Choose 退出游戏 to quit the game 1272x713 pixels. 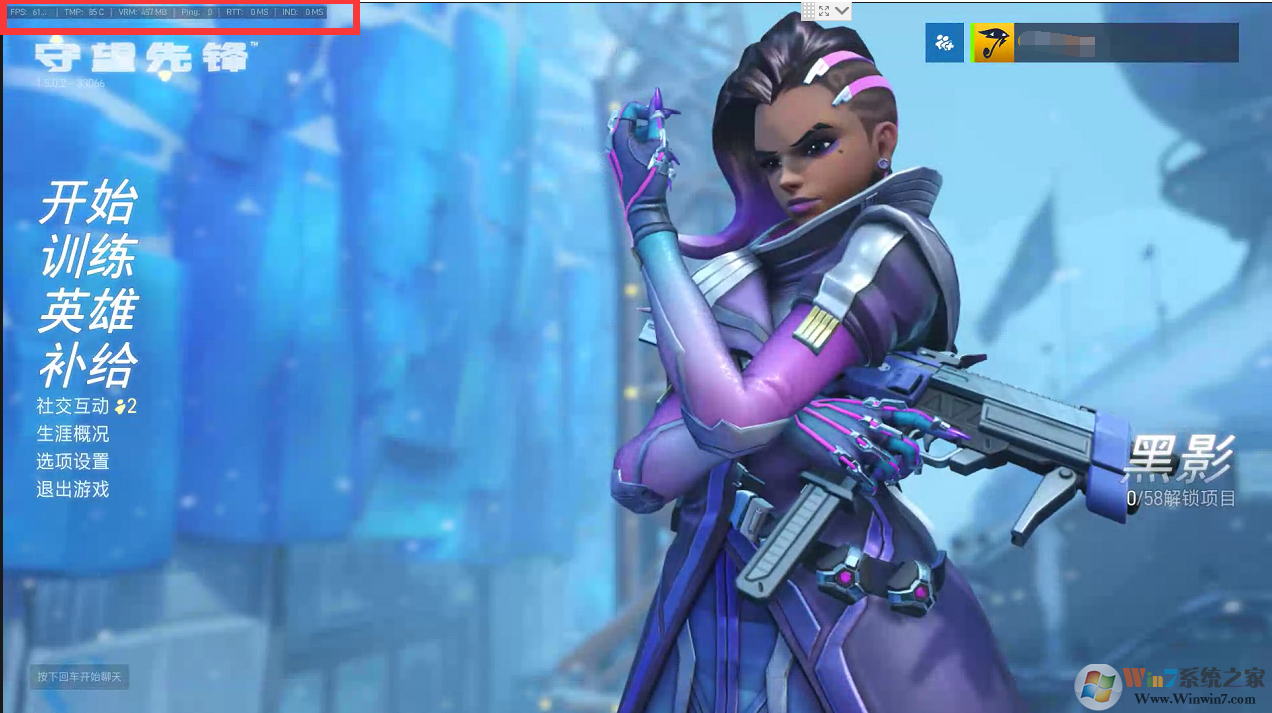[73, 490]
